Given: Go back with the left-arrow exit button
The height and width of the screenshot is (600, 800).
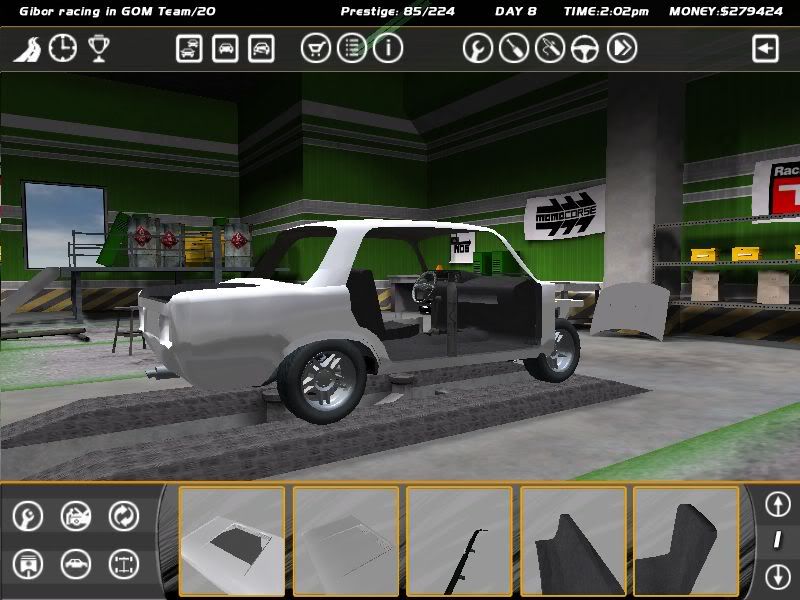Looking at the screenshot, I should click(765, 48).
